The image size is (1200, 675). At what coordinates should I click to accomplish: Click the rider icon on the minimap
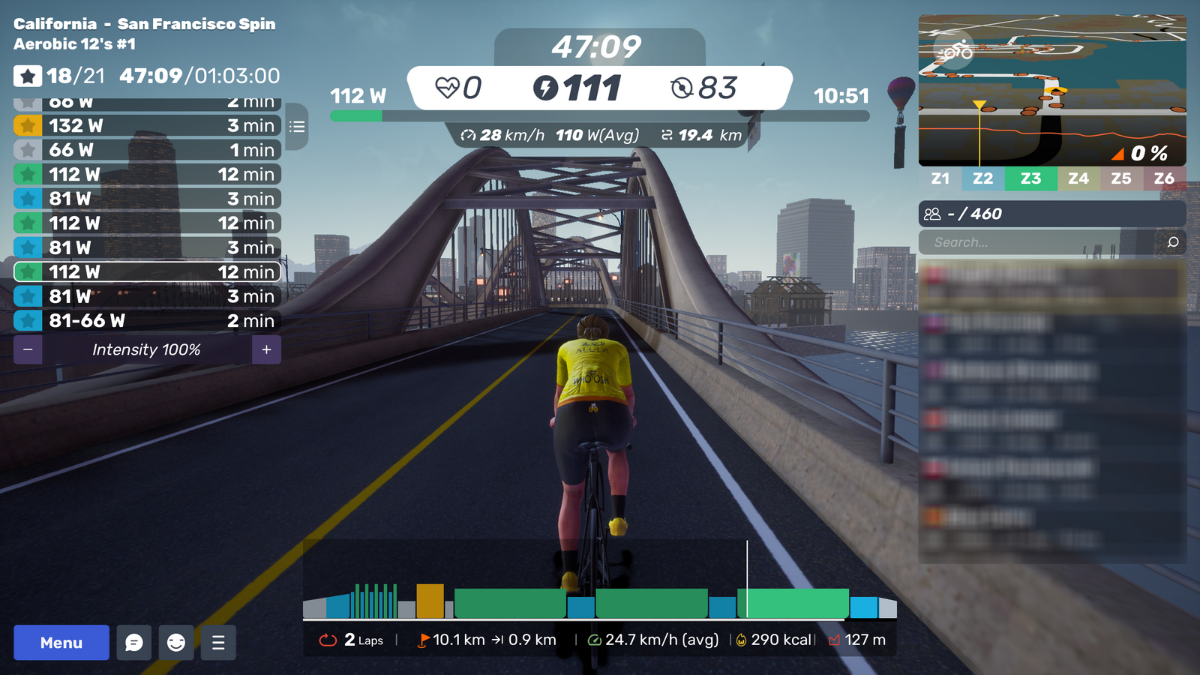point(958,48)
